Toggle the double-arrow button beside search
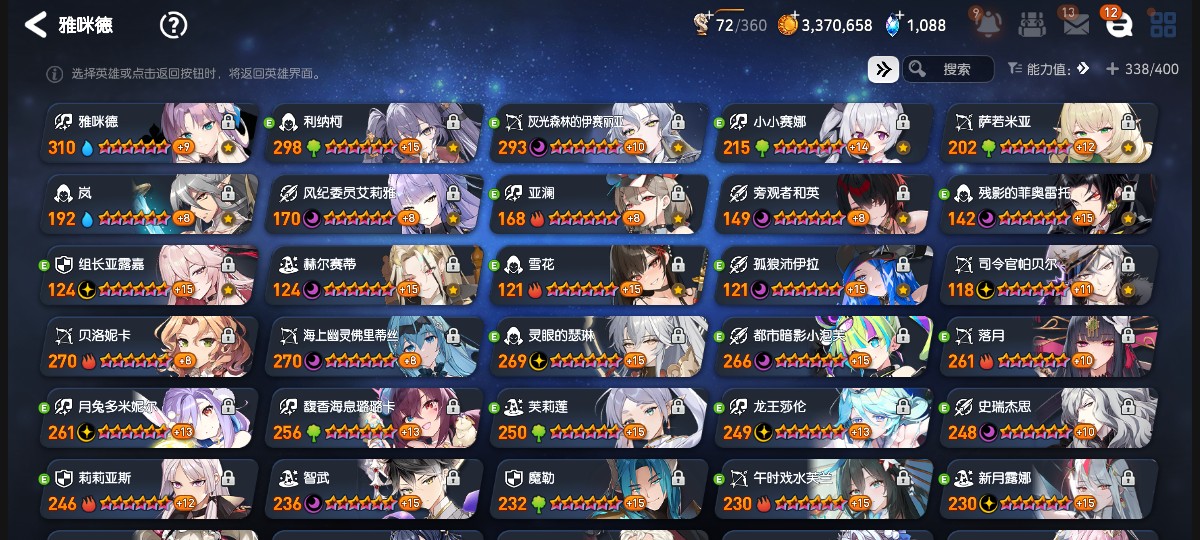This screenshot has width=1200, height=540. [x=883, y=69]
